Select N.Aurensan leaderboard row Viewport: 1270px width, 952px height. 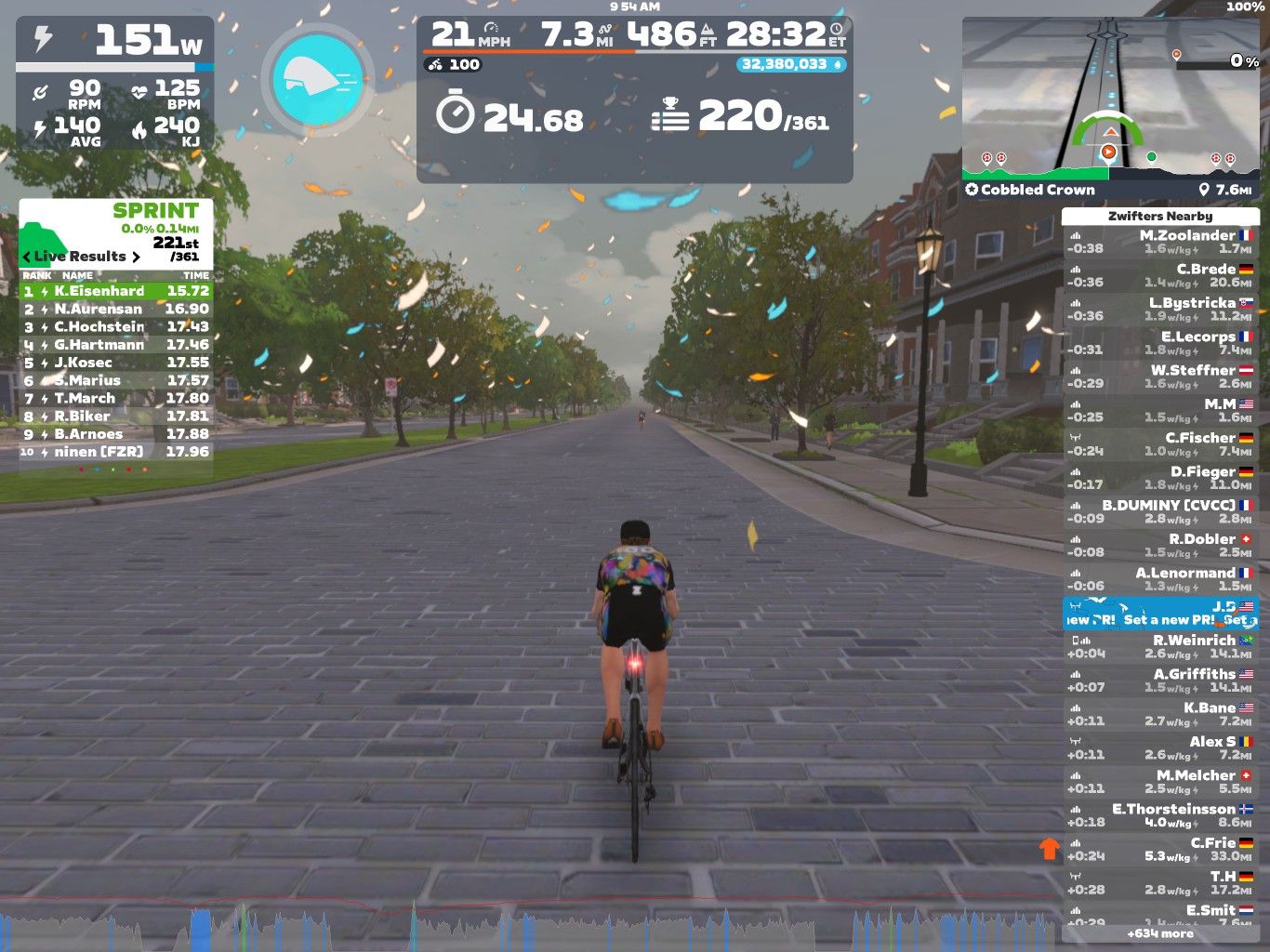[x=116, y=309]
